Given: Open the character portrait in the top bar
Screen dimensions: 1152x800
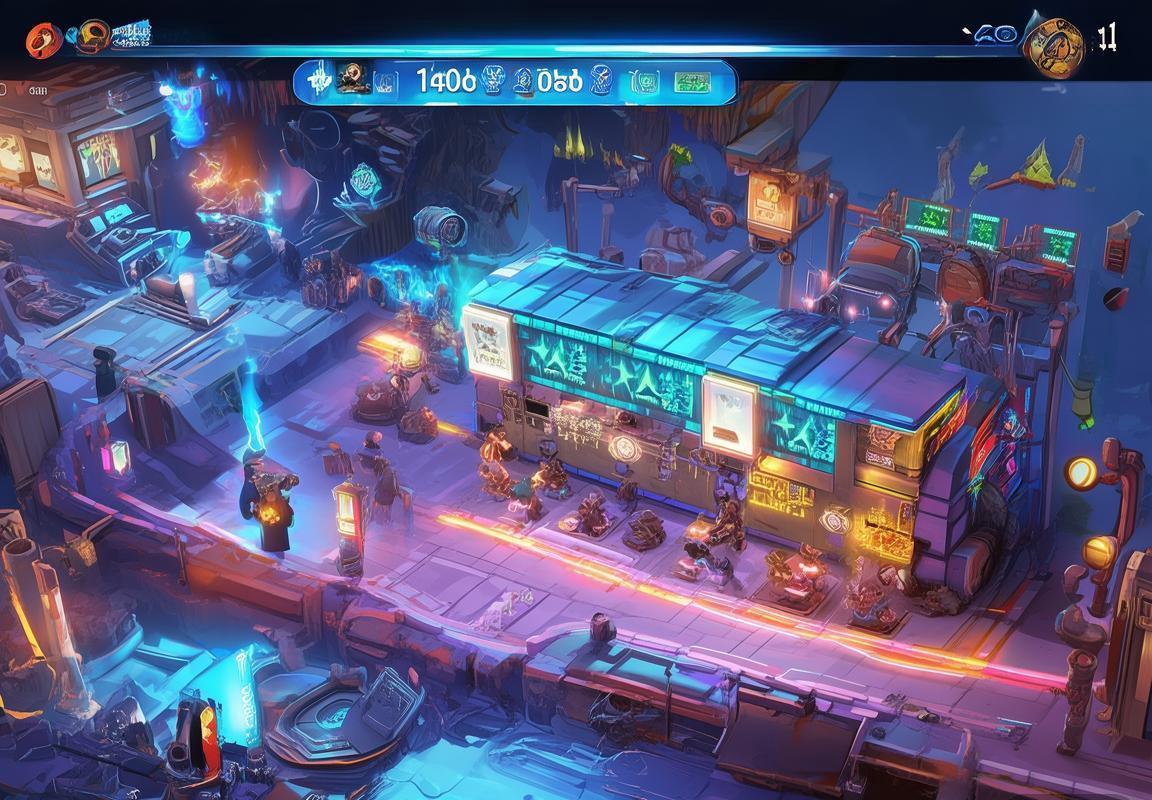Looking at the screenshot, I should (349, 79).
